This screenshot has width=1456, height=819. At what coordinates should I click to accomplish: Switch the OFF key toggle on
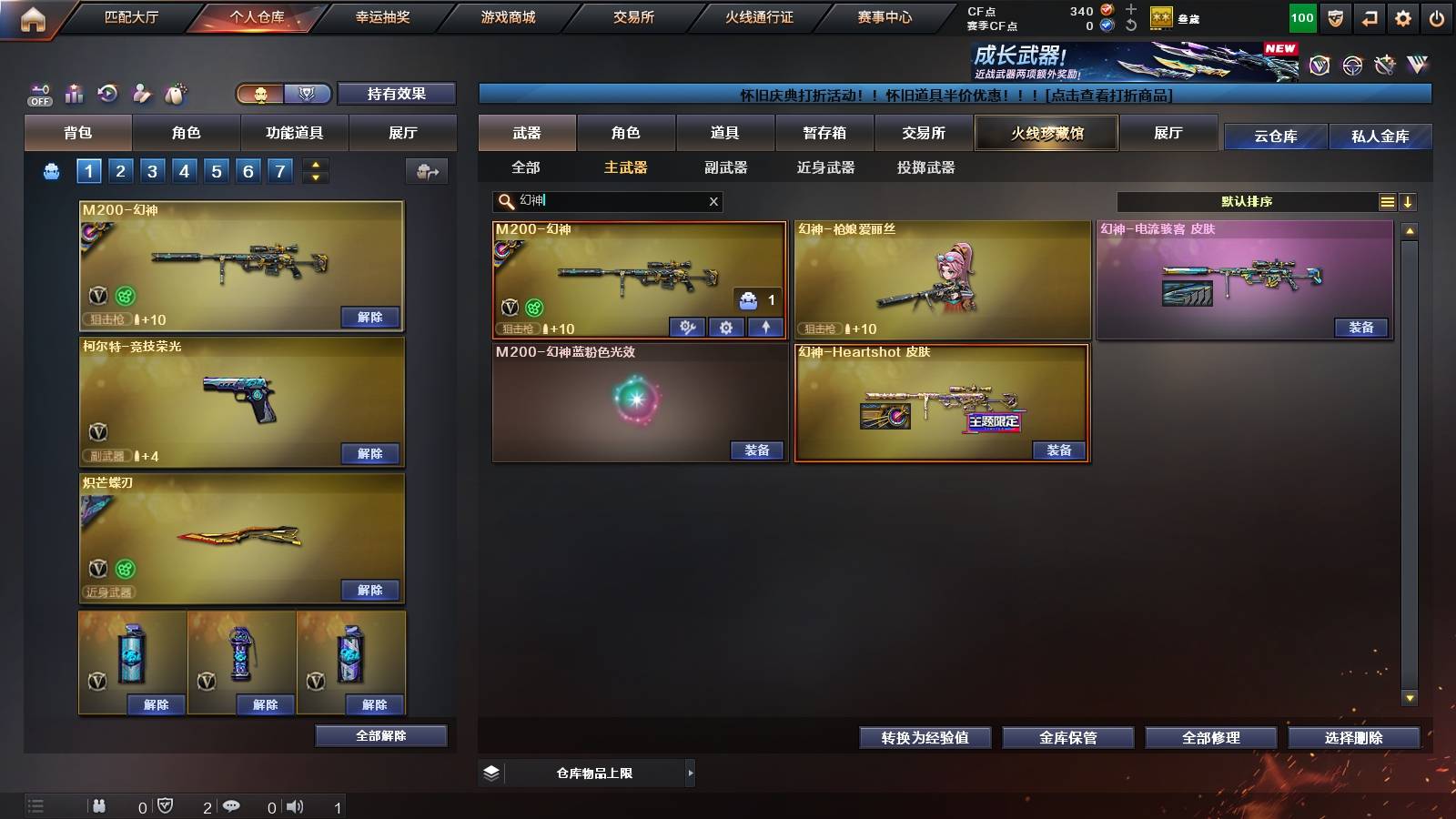coord(39,93)
